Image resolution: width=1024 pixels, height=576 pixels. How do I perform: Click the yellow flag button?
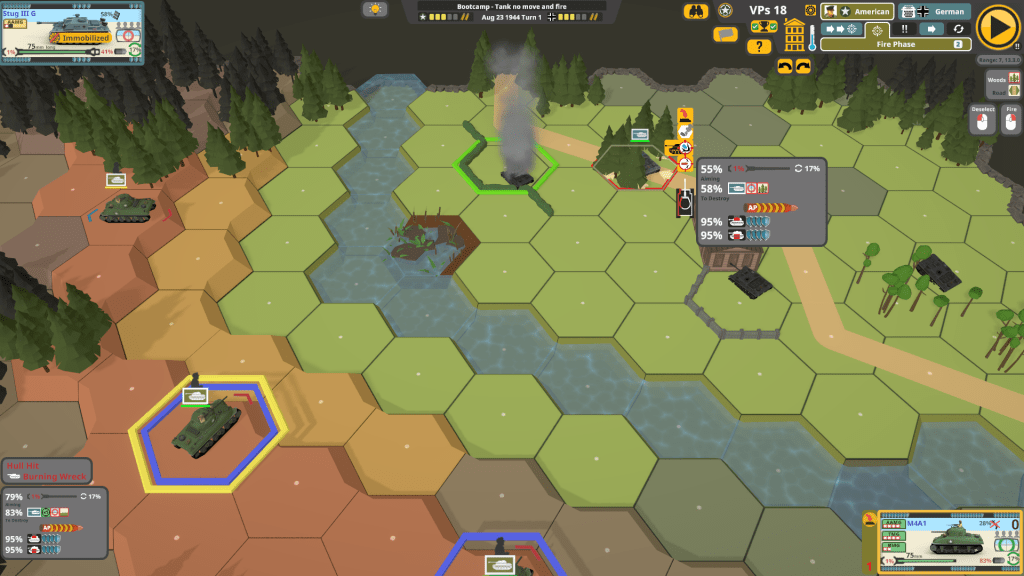point(725,34)
